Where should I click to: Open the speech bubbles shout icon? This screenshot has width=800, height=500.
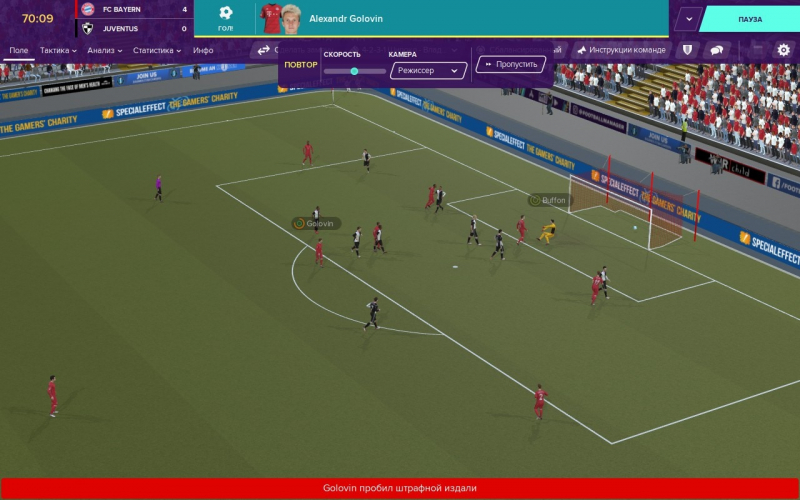pyautogui.click(x=716, y=50)
